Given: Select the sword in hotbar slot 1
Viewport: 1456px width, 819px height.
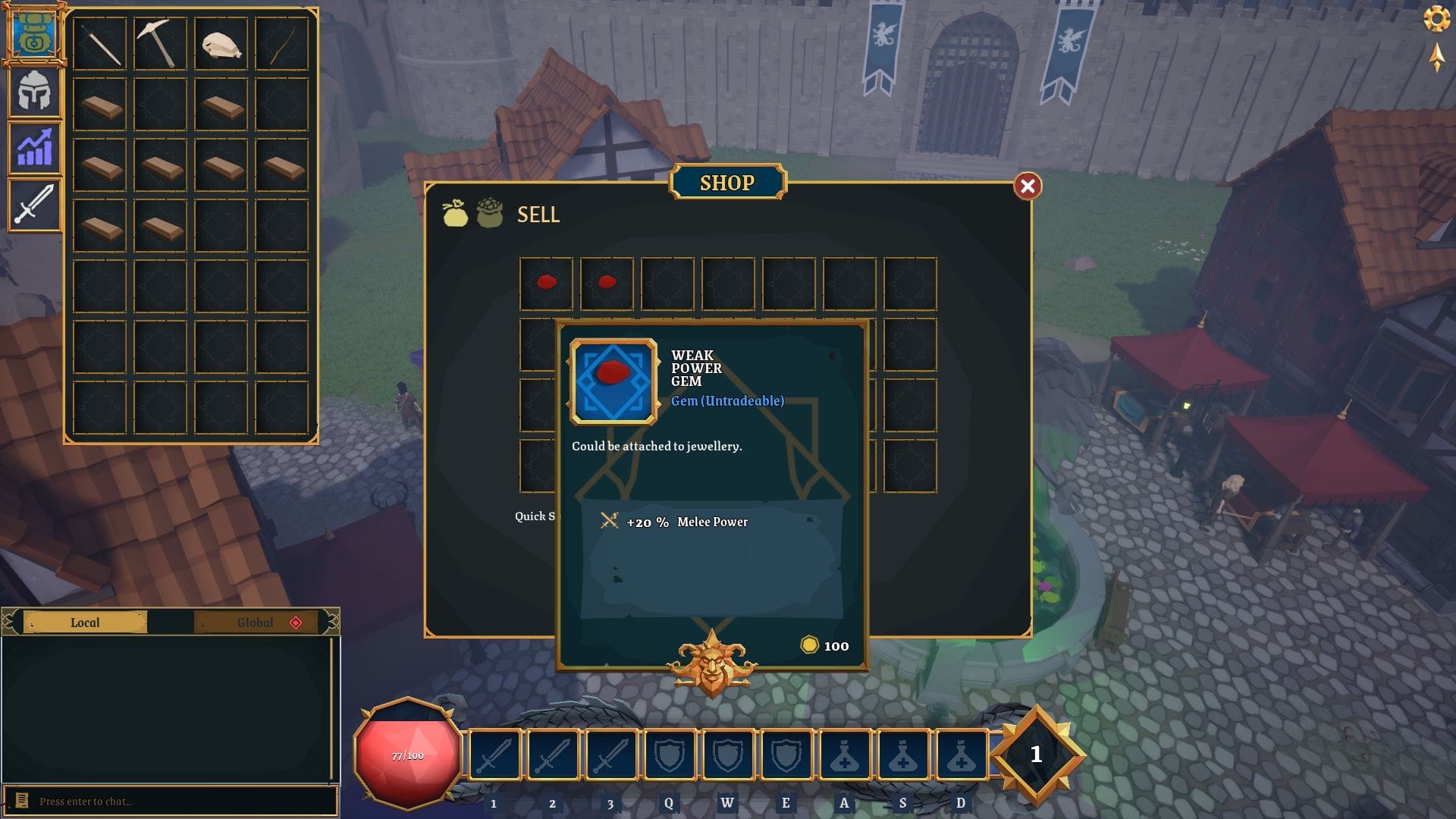Looking at the screenshot, I should tap(494, 755).
